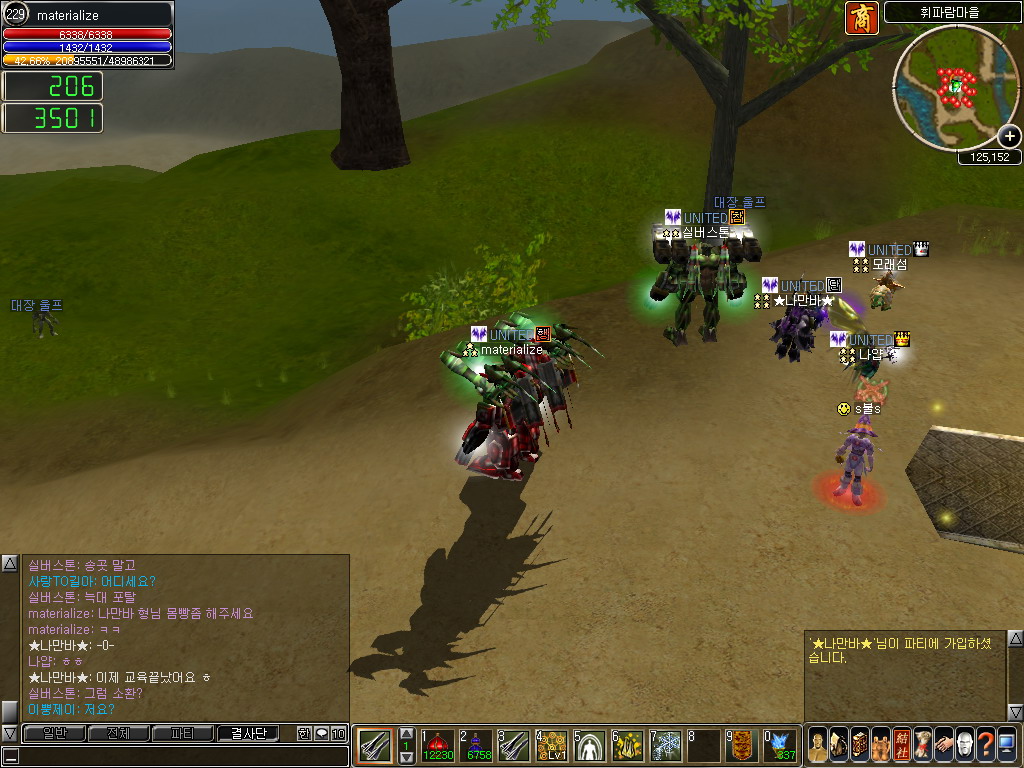This screenshot has width=1024, height=768.
Task: Activate the Lv1 skill in slot 4
Action: point(553,746)
